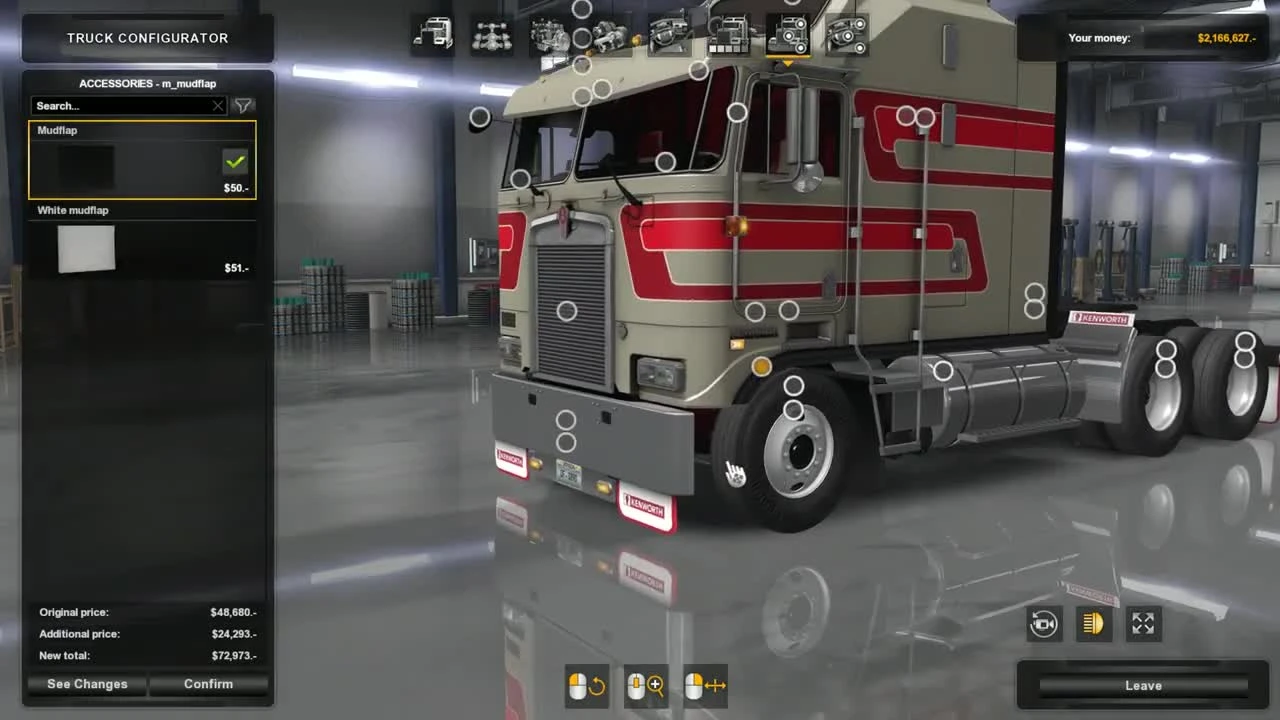Select the truck cabin category icon
This screenshot has height=720, width=1280.
click(x=431, y=33)
